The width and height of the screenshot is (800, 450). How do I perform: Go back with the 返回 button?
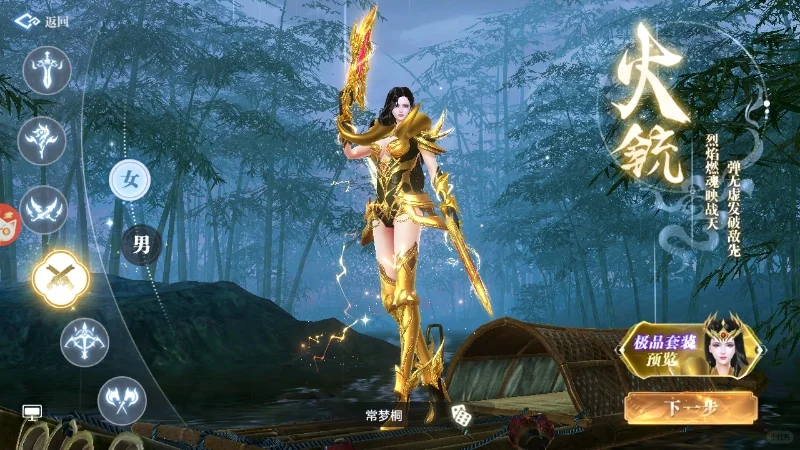pos(49,20)
